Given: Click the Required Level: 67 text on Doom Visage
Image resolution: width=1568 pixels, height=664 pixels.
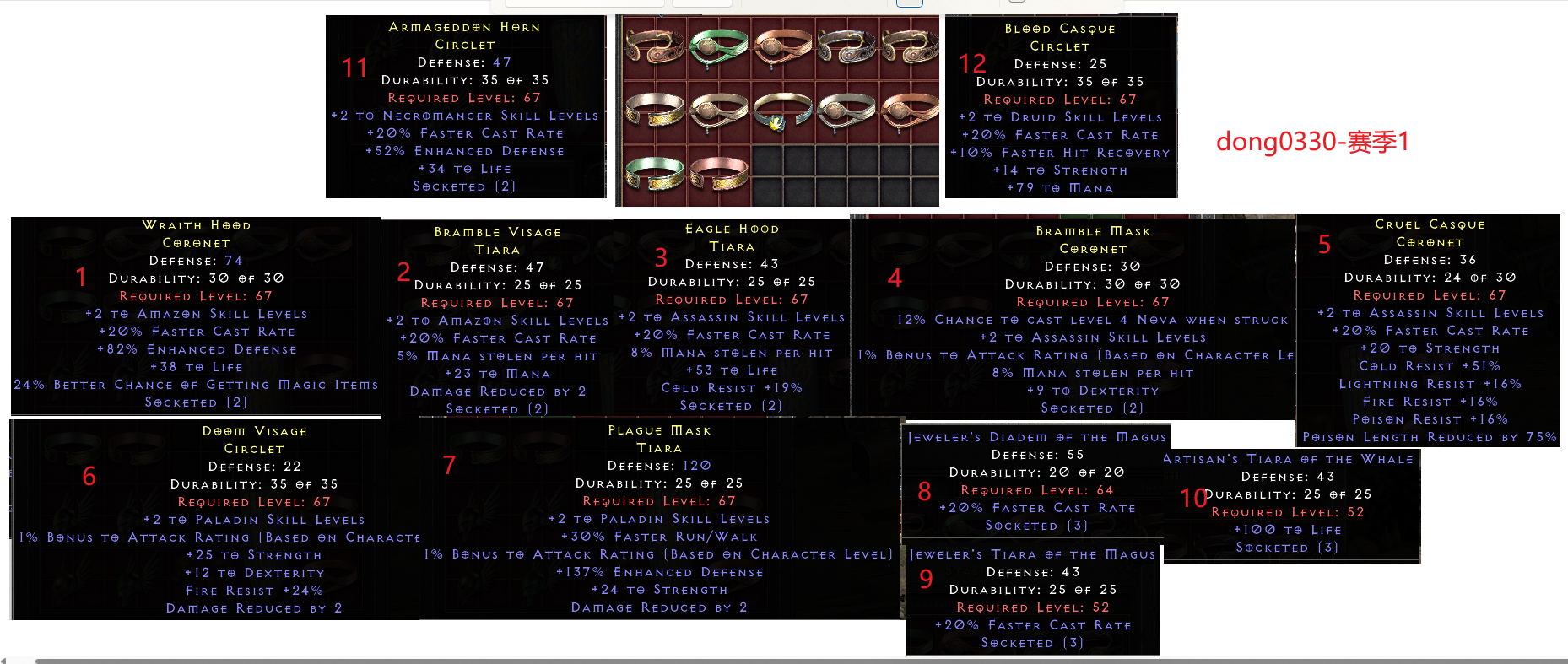Looking at the screenshot, I should coord(255,501).
